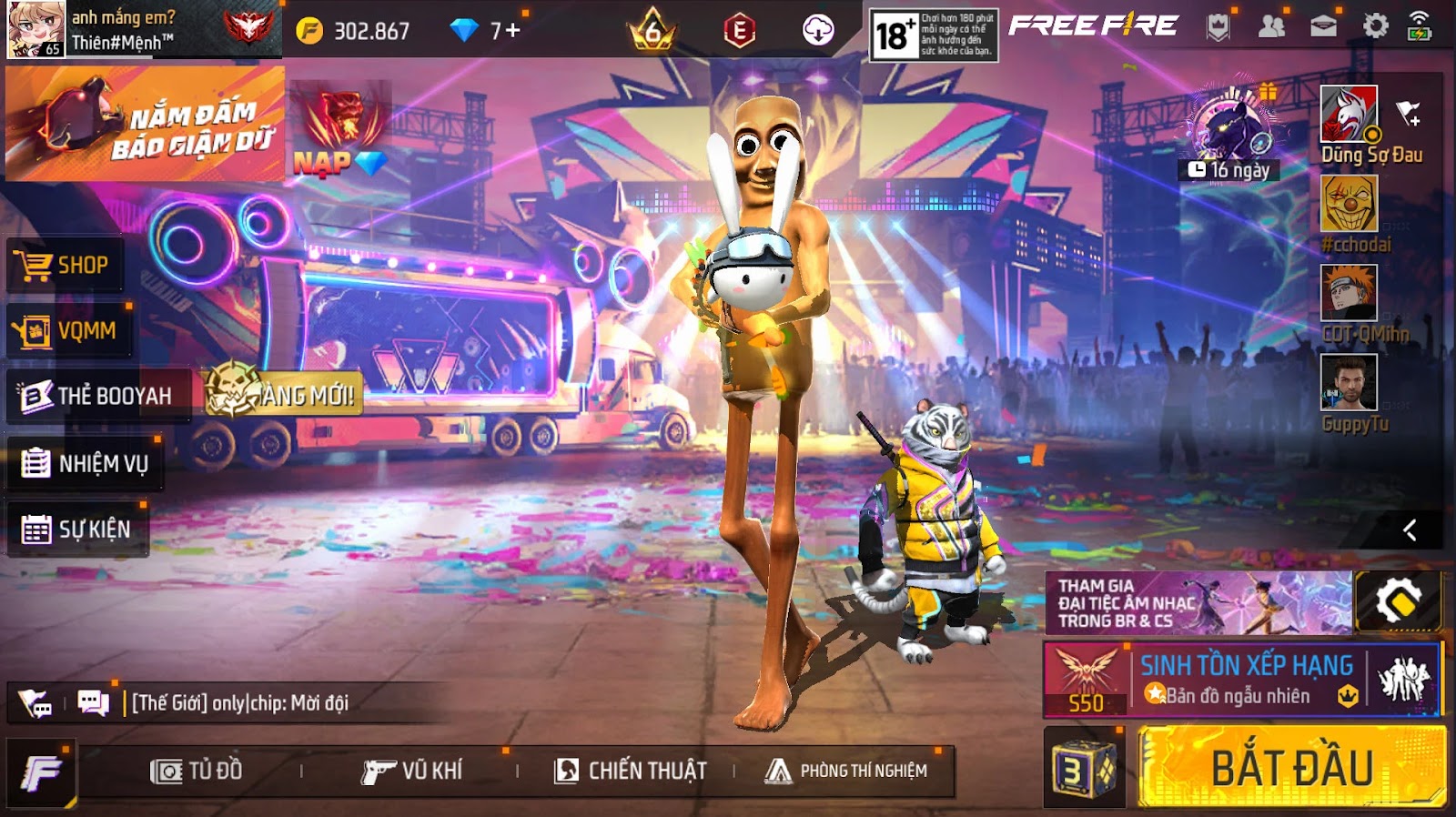The image size is (1456, 817).
Task: Start the match with BẮT ĐẦU
Action: click(1290, 767)
